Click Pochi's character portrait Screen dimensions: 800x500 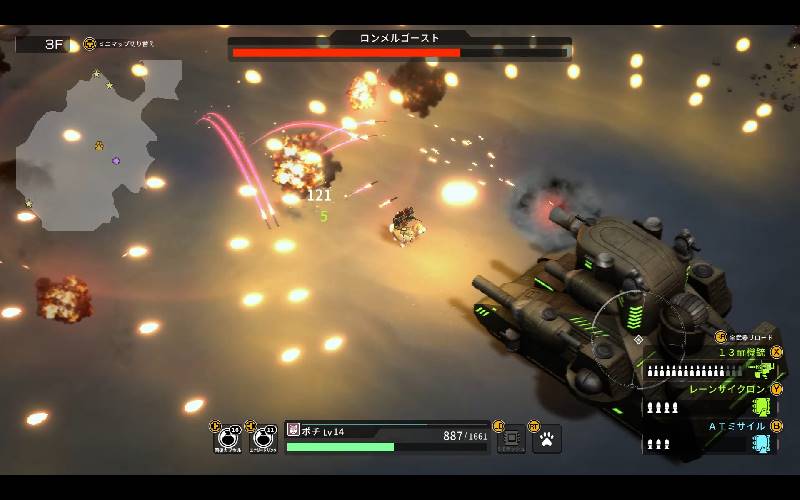[293, 430]
